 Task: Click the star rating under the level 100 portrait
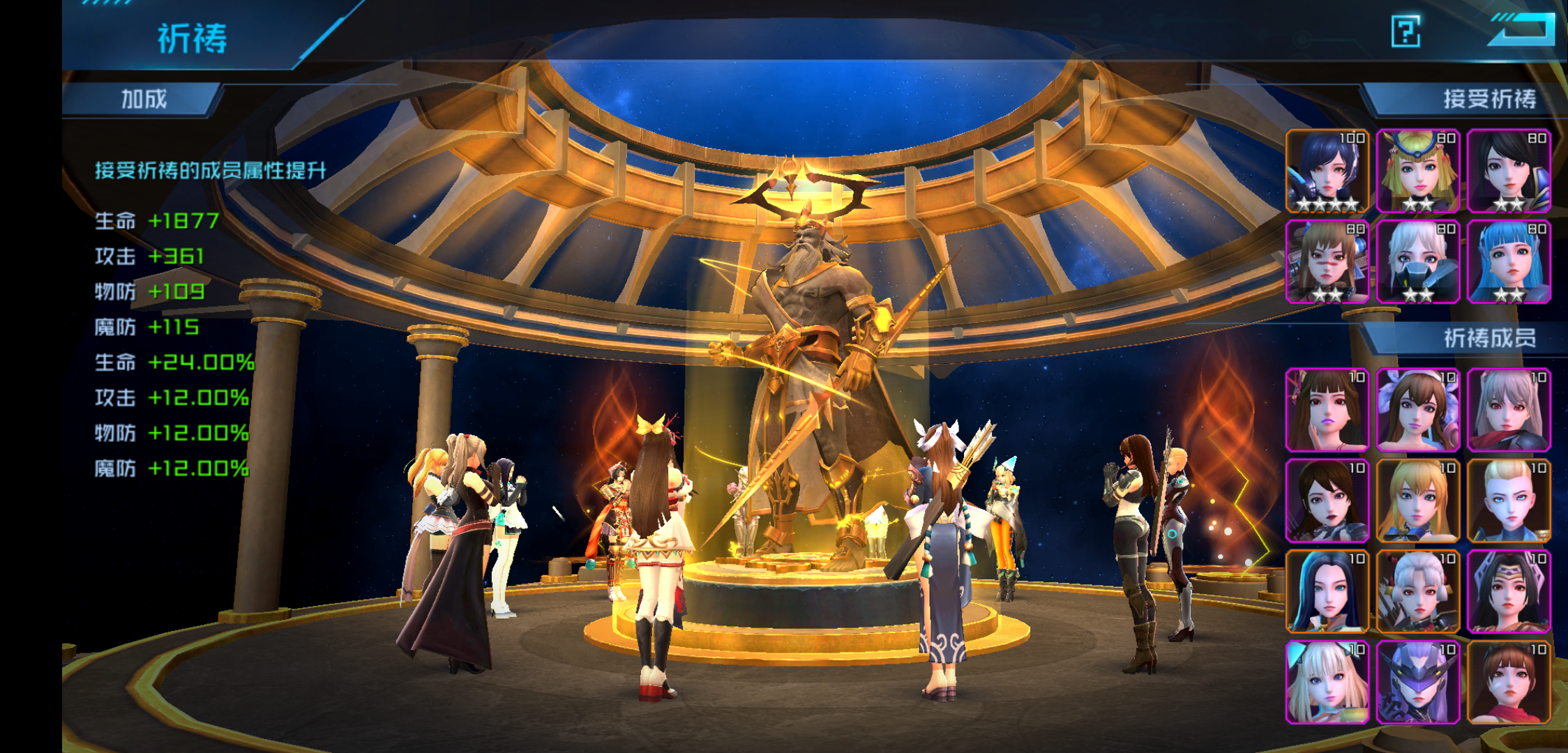click(1329, 204)
